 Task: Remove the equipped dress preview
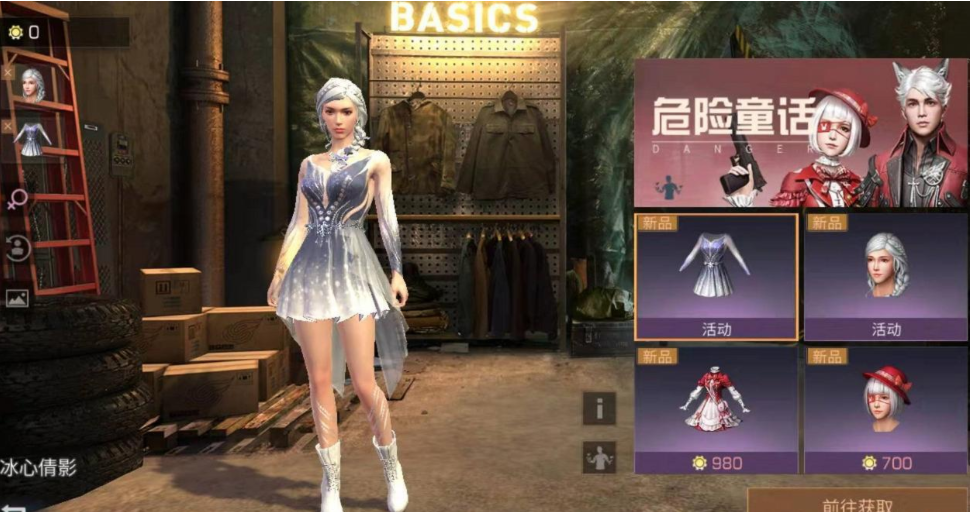[x=8, y=127]
